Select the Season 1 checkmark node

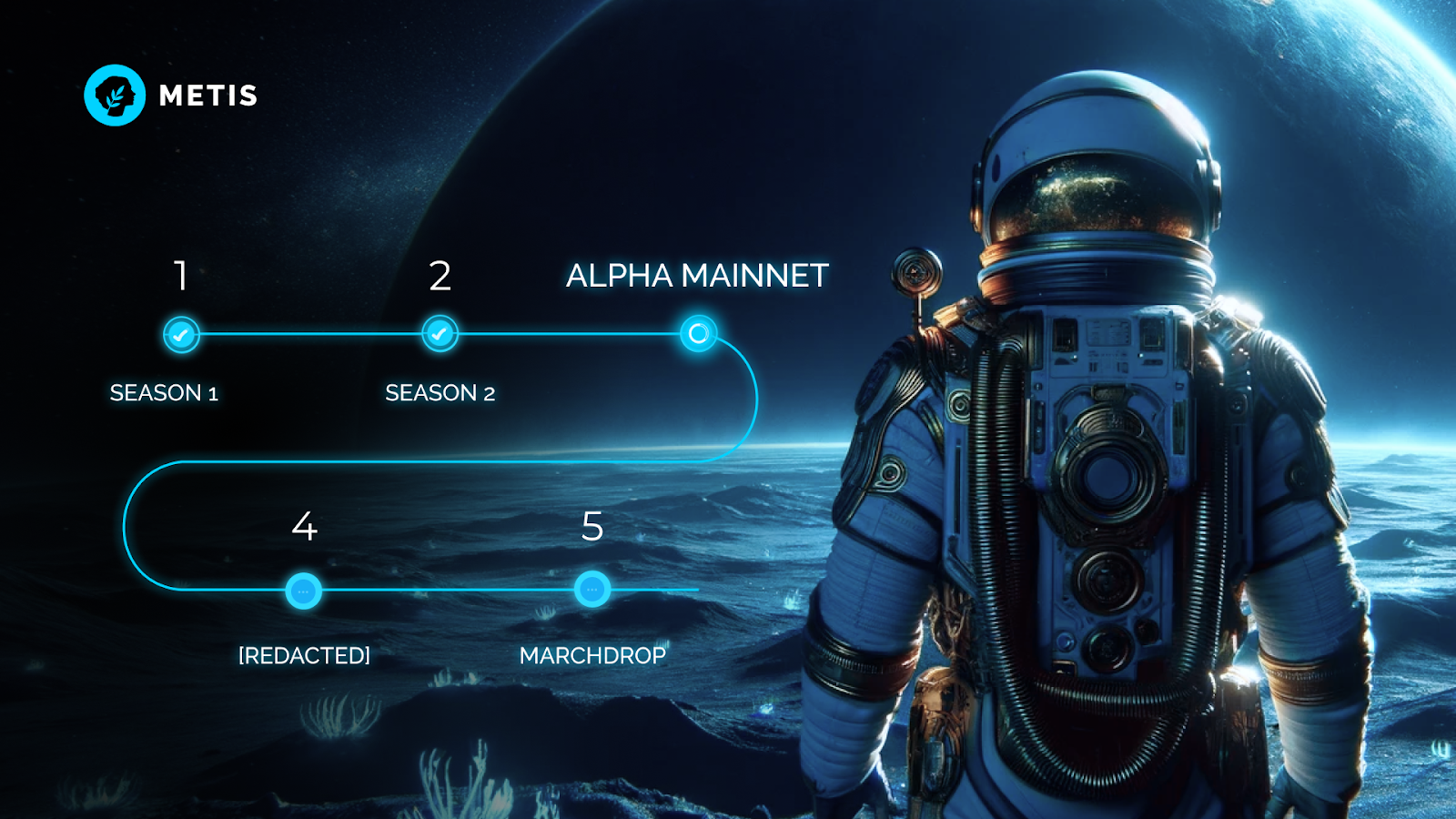click(x=181, y=335)
